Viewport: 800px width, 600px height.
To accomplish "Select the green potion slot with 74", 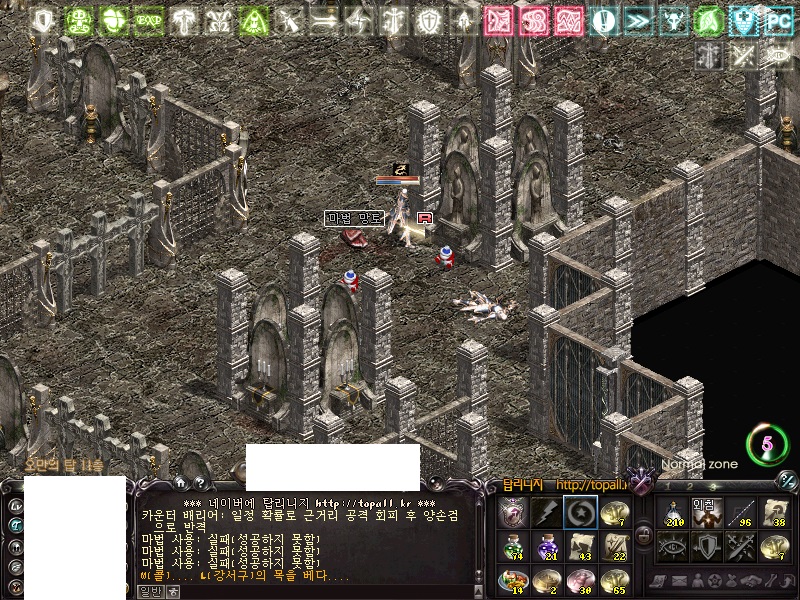I will pyautogui.click(x=512, y=547).
